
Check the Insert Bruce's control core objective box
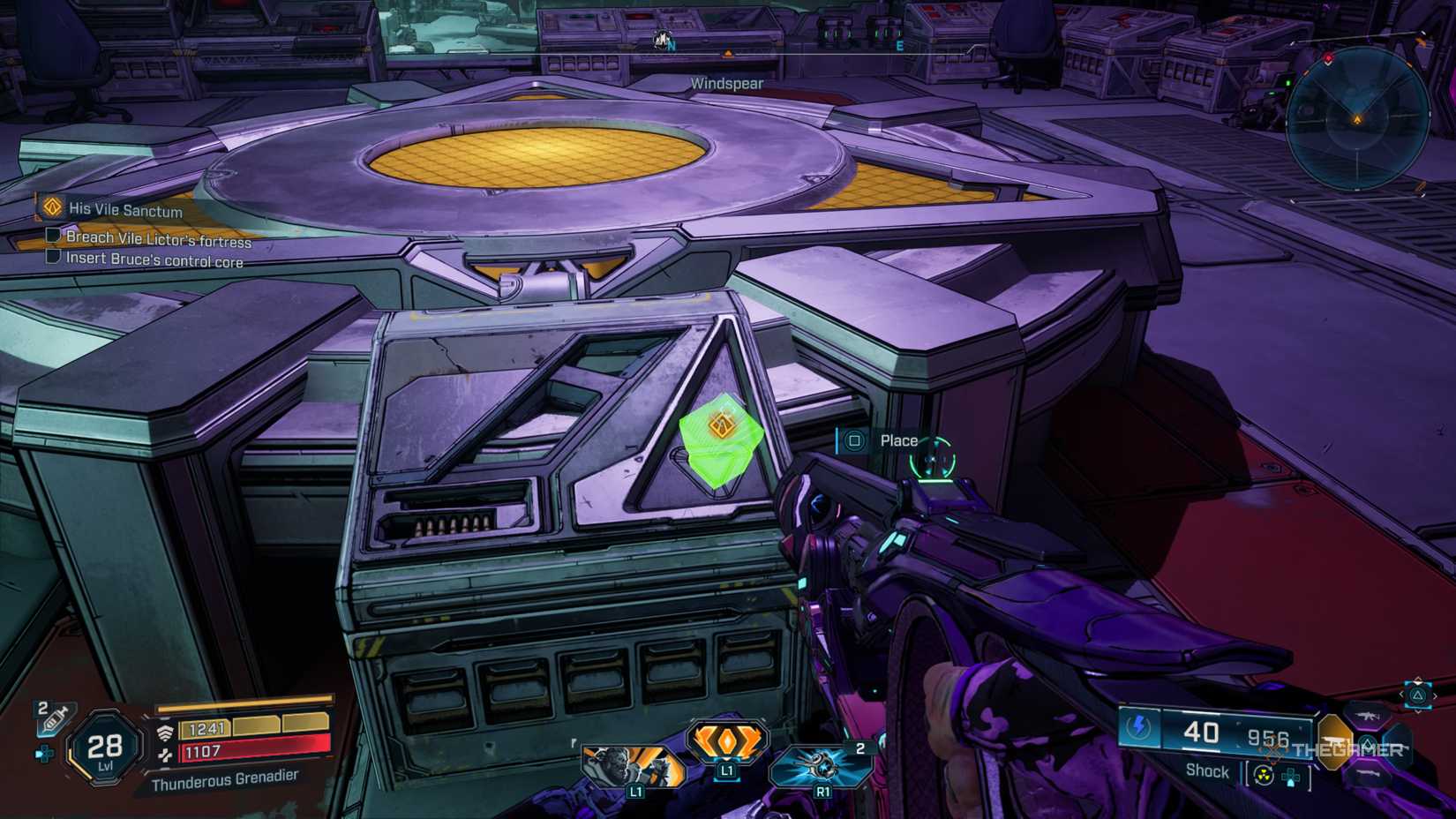point(51,259)
